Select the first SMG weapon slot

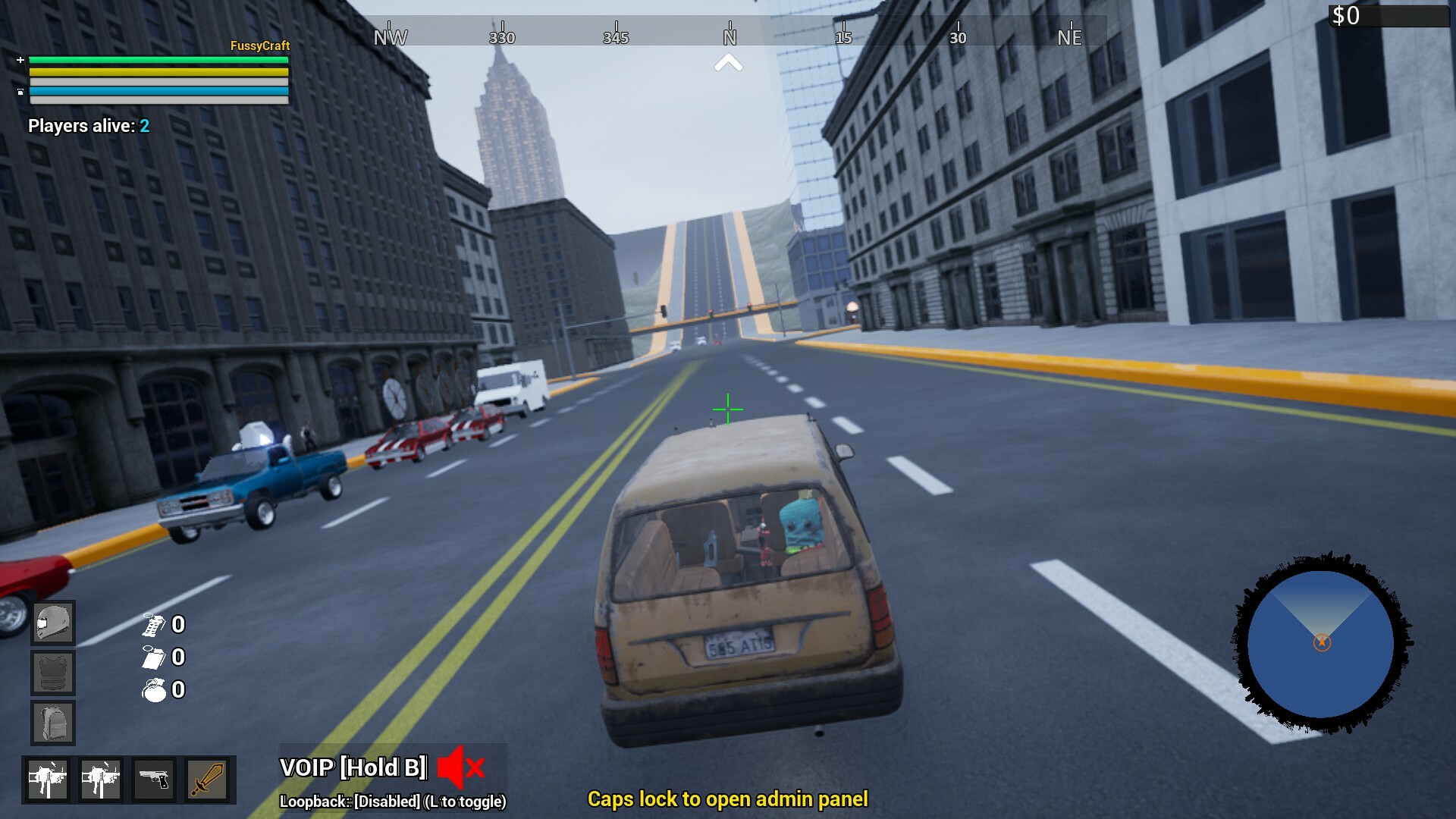[50, 779]
